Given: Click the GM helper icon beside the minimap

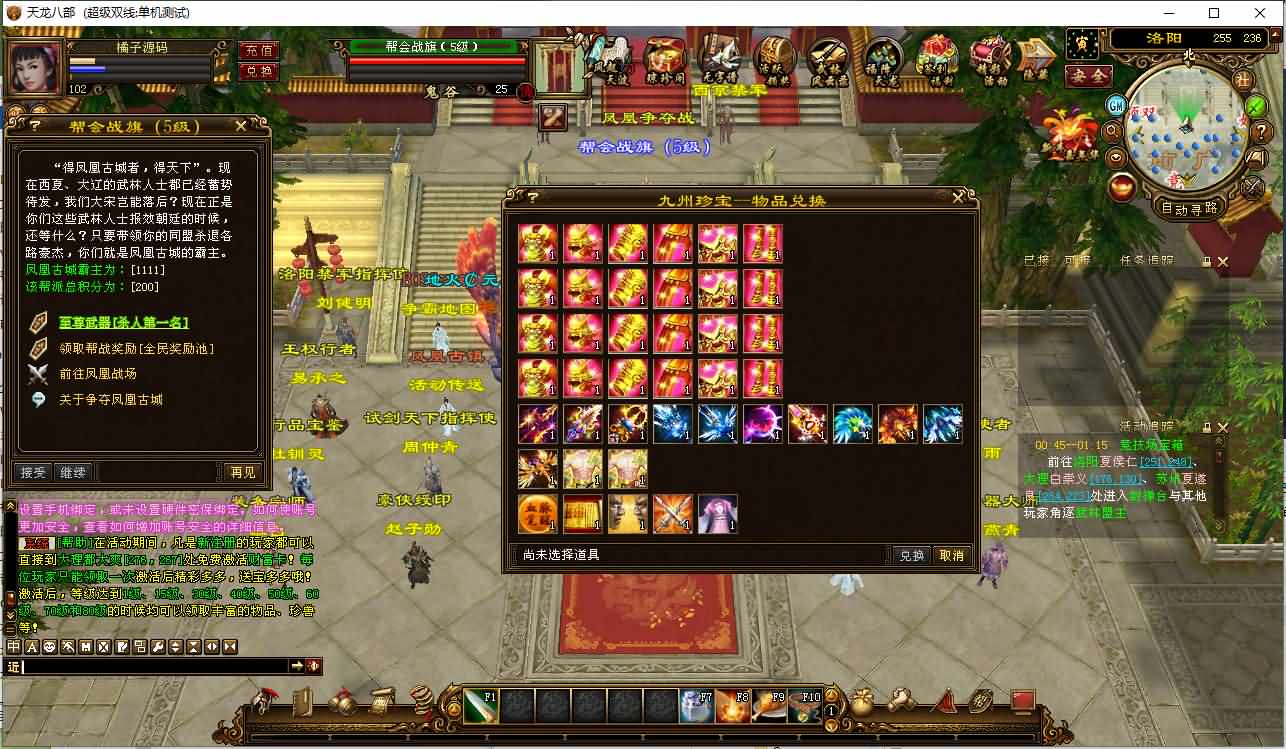Looking at the screenshot, I should coord(1116,107).
